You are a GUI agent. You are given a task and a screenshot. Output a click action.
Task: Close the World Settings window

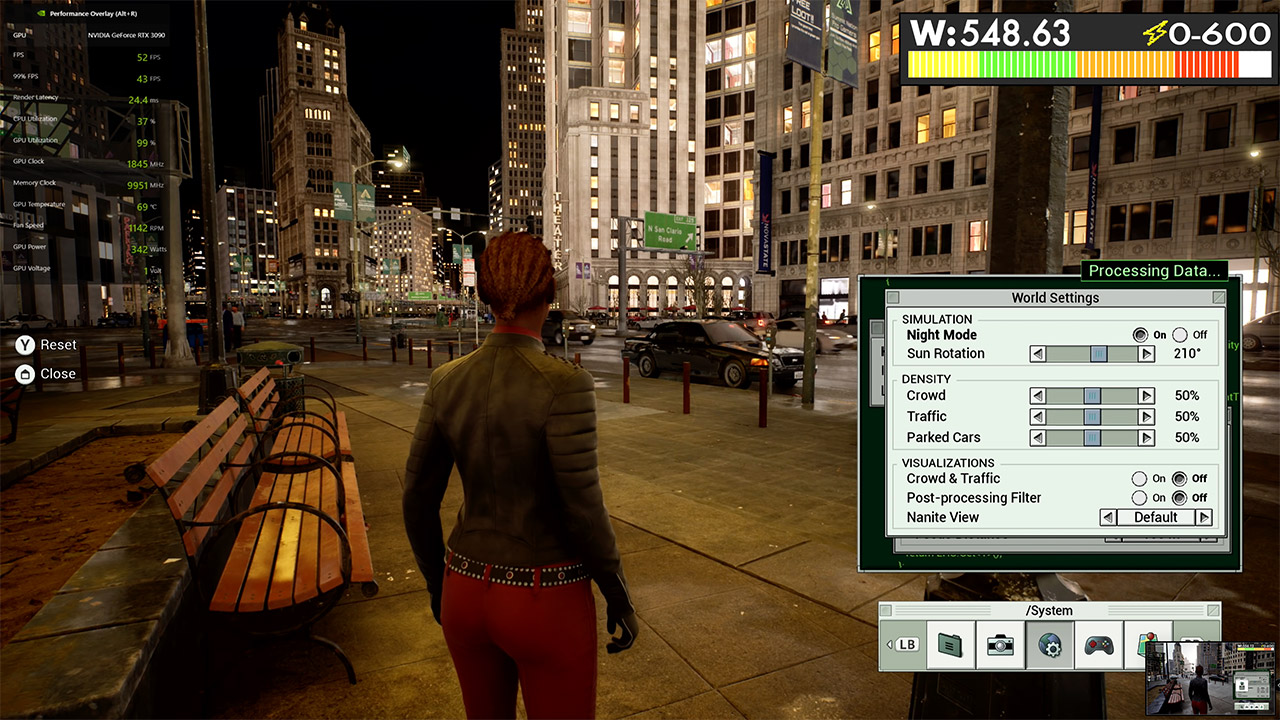click(x=1218, y=298)
